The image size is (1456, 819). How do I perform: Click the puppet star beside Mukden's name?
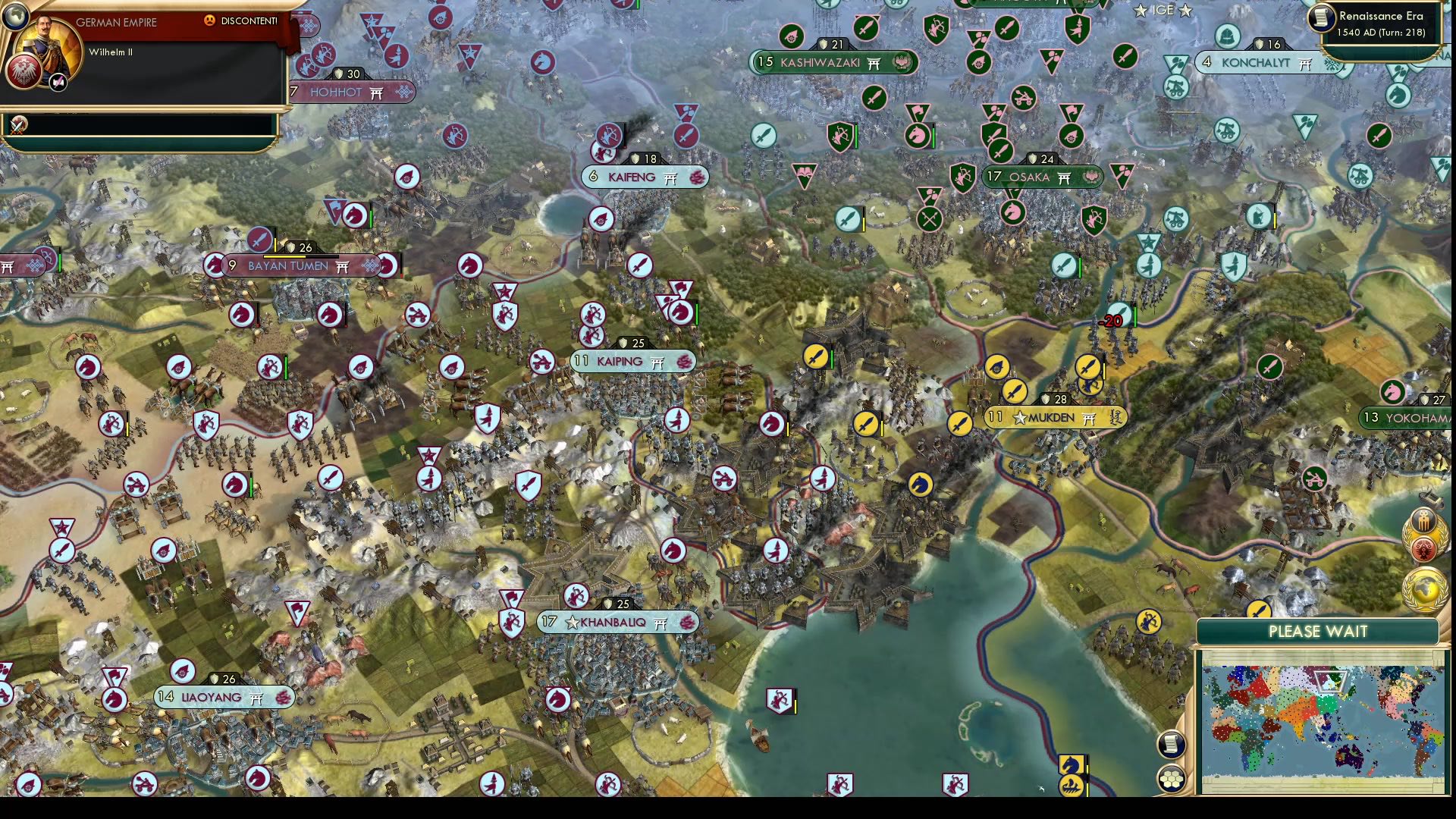coord(1020,419)
